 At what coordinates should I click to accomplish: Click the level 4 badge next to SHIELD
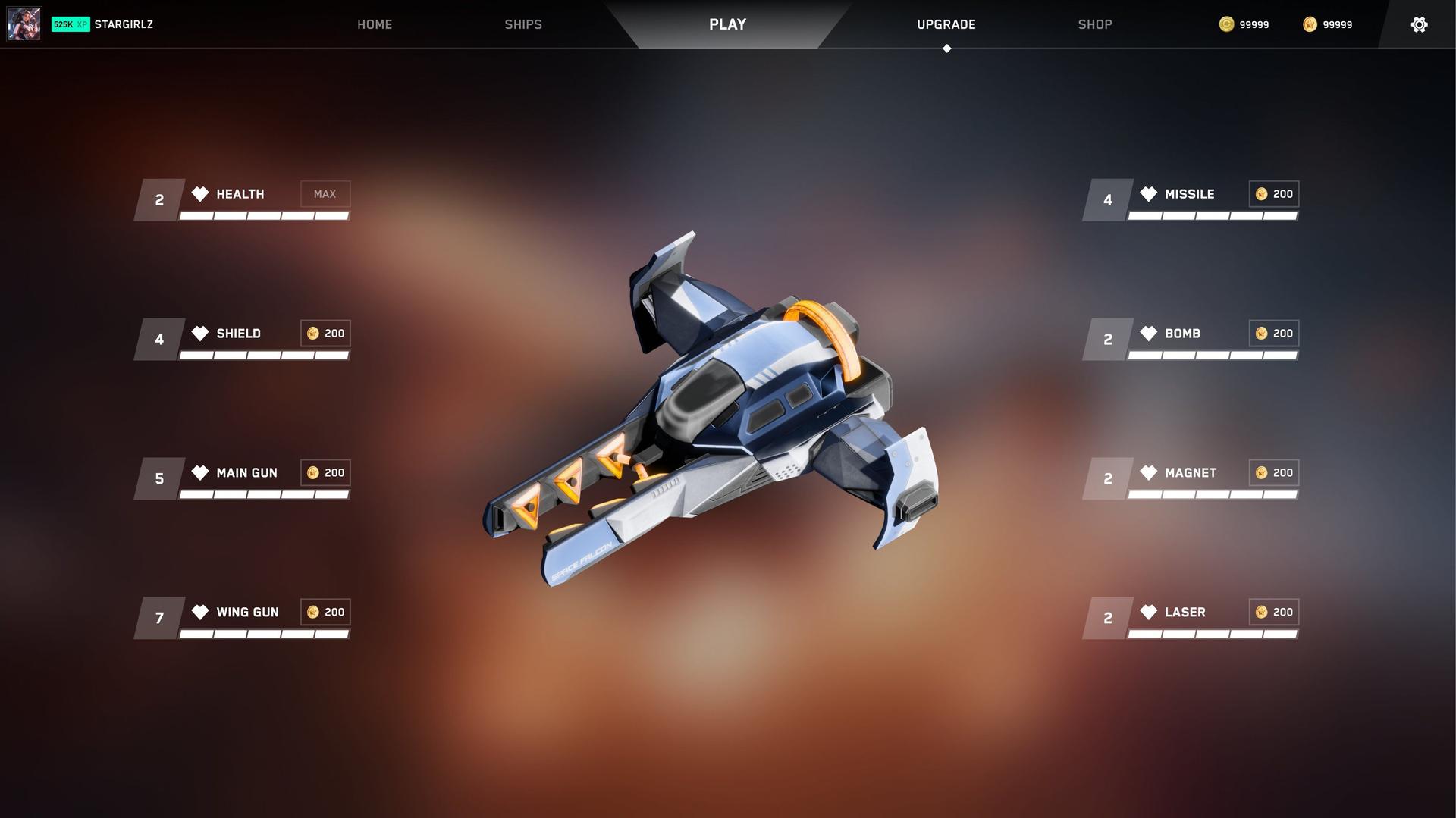point(158,339)
